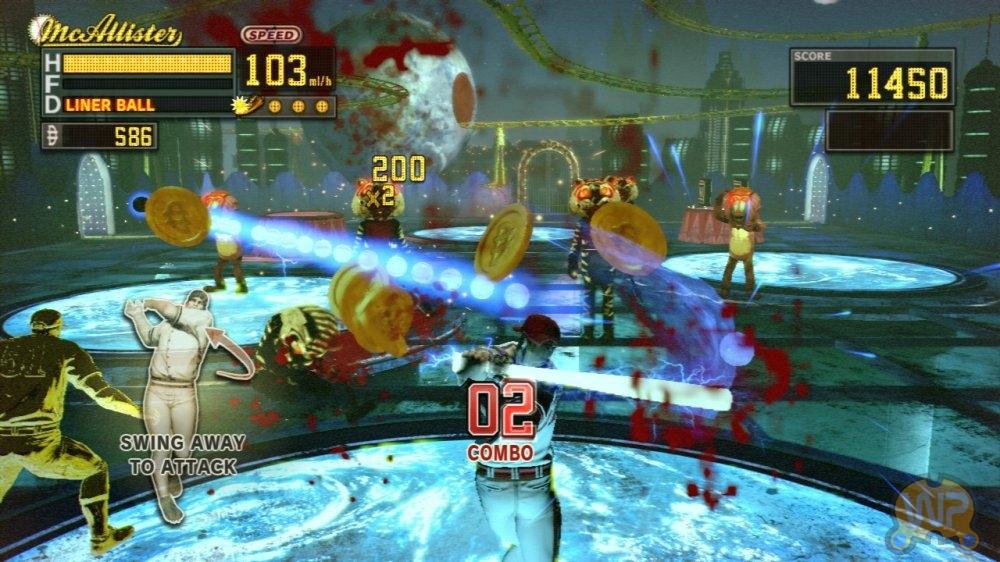Click the flaming baseball icon
This screenshot has height=562, width=1000.
tap(247, 104)
